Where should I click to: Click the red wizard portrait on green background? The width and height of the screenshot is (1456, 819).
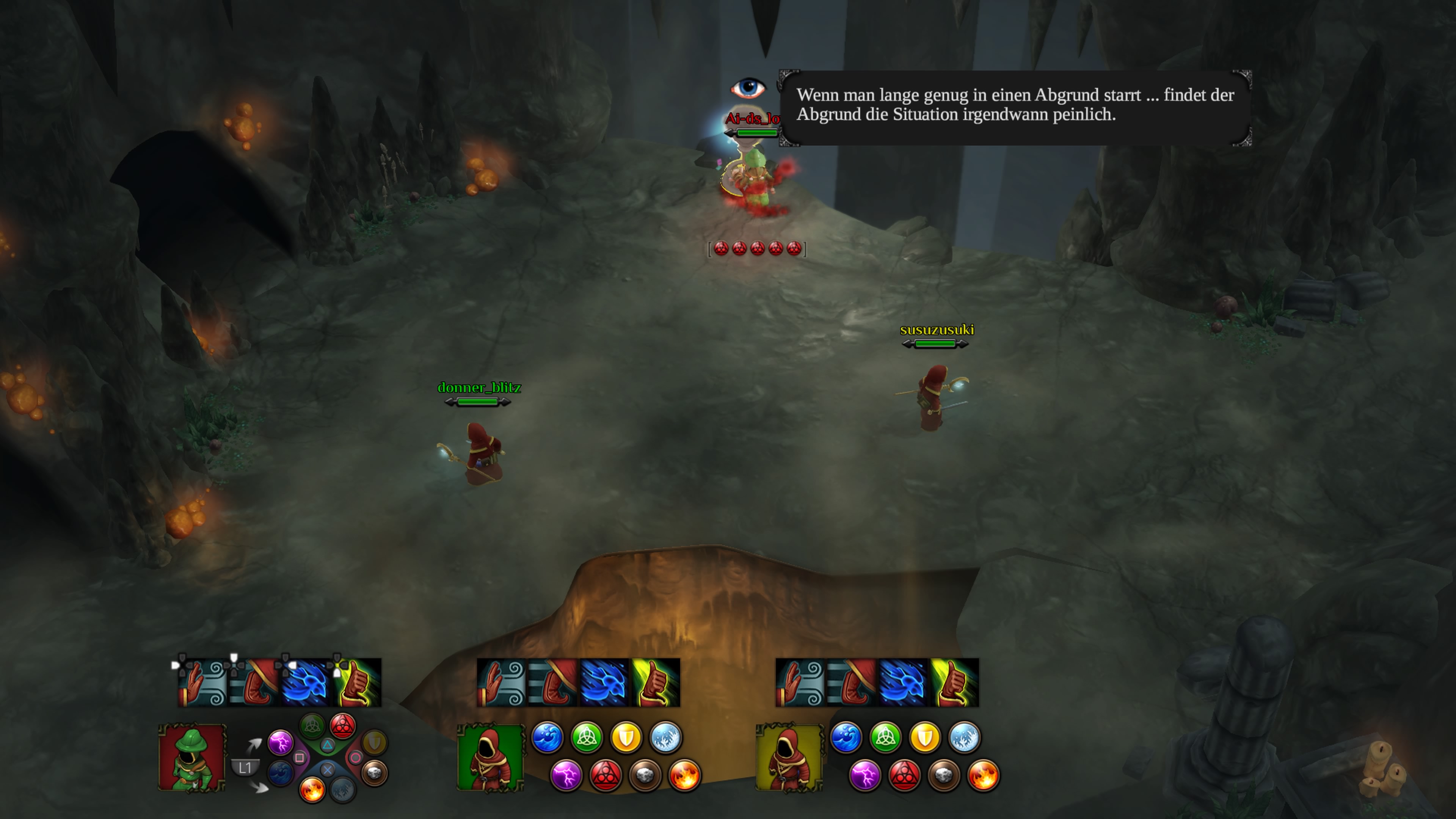click(491, 758)
